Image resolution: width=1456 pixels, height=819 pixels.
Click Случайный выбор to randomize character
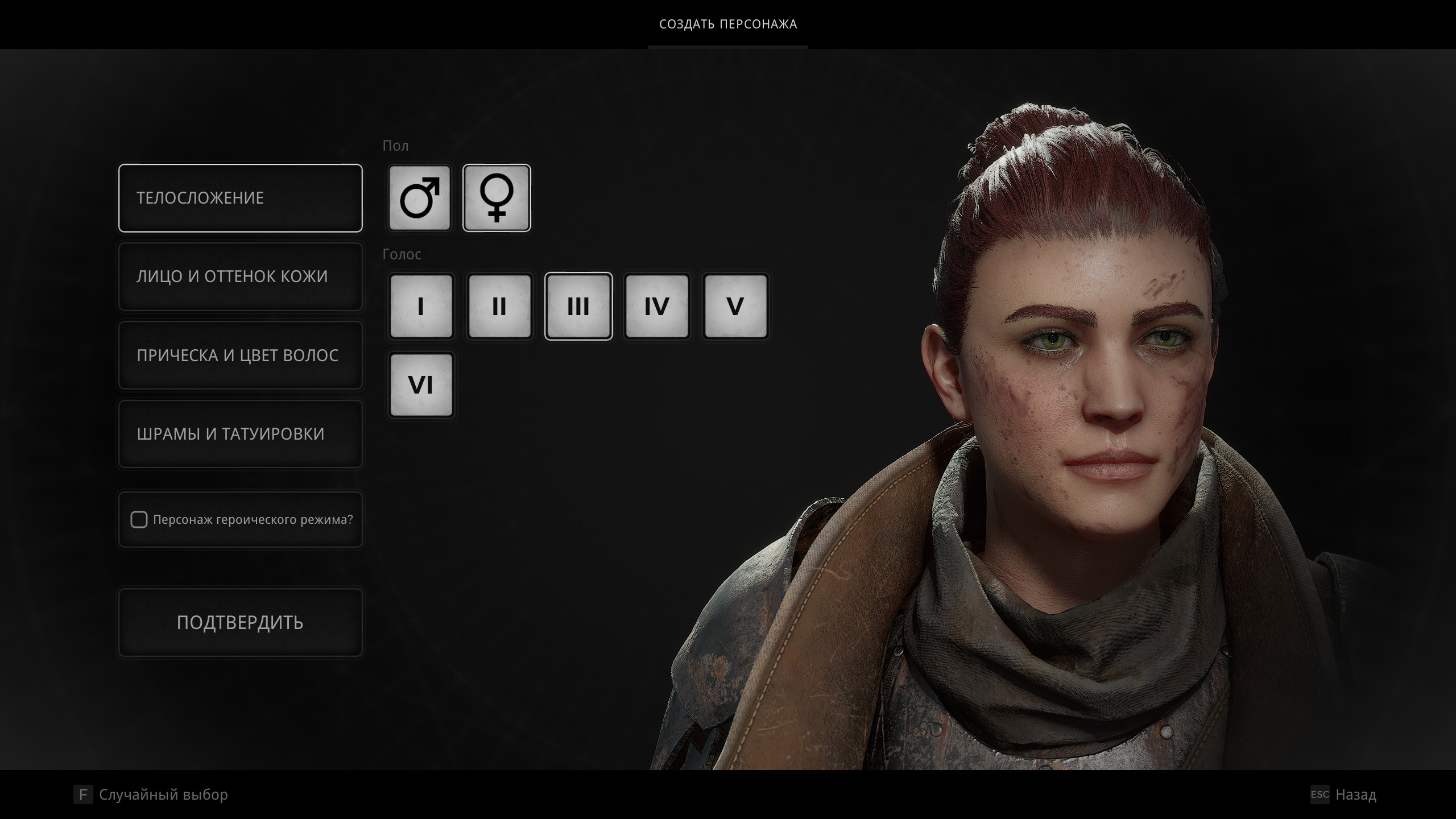pyautogui.click(x=163, y=795)
